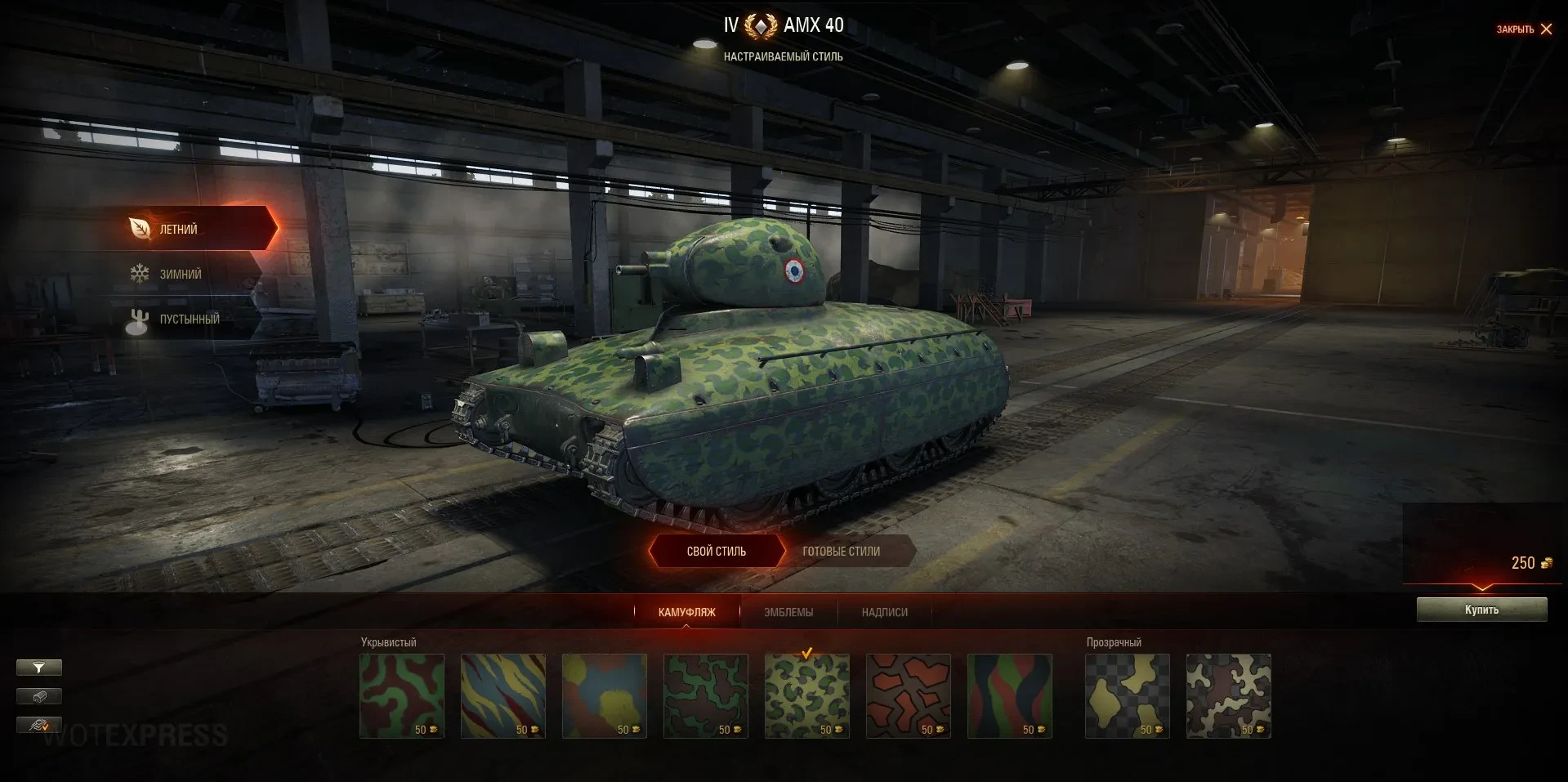Open the ЭМБЛЕМЫ emblems tab
This screenshot has width=1568, height=782.
pyautogui.click(x=788, y=612)
